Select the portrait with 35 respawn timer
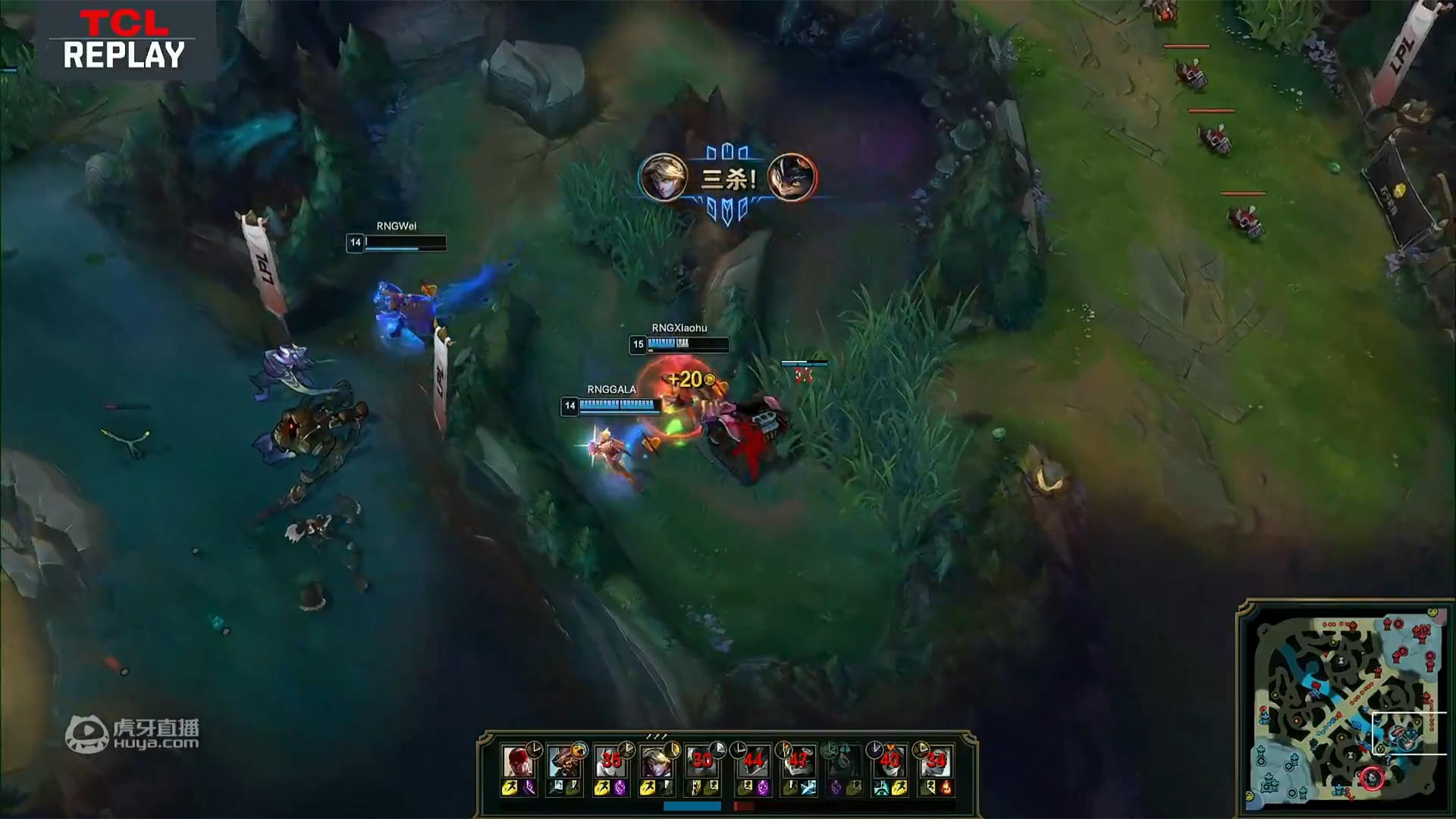The image size is (1456, 819). [609, 761]
